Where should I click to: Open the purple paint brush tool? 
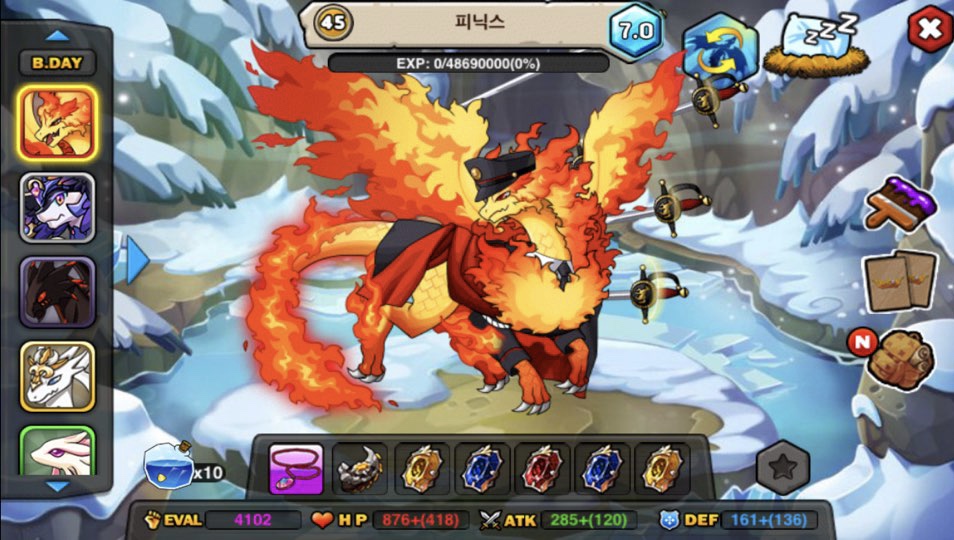tap(901, 204)
